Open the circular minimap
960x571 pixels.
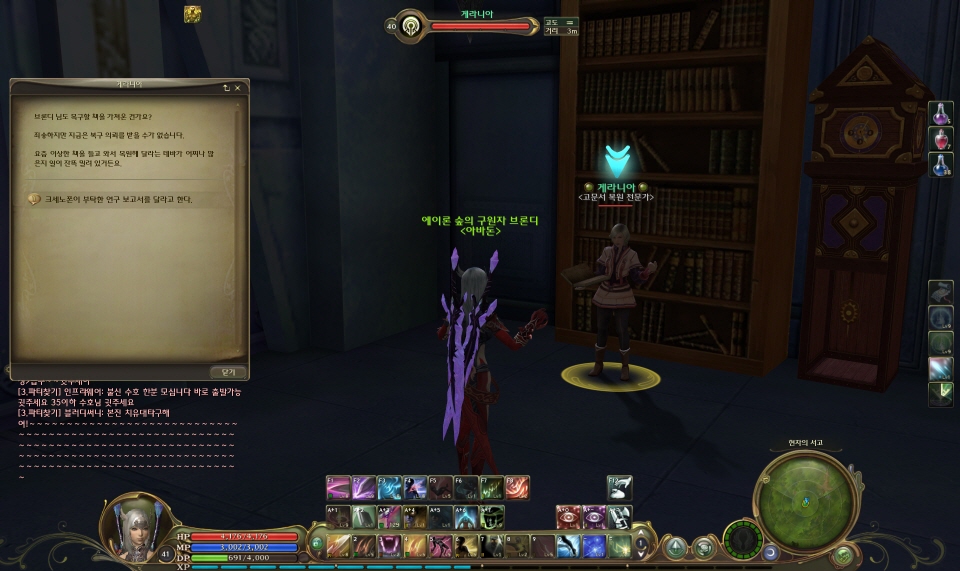806,500
